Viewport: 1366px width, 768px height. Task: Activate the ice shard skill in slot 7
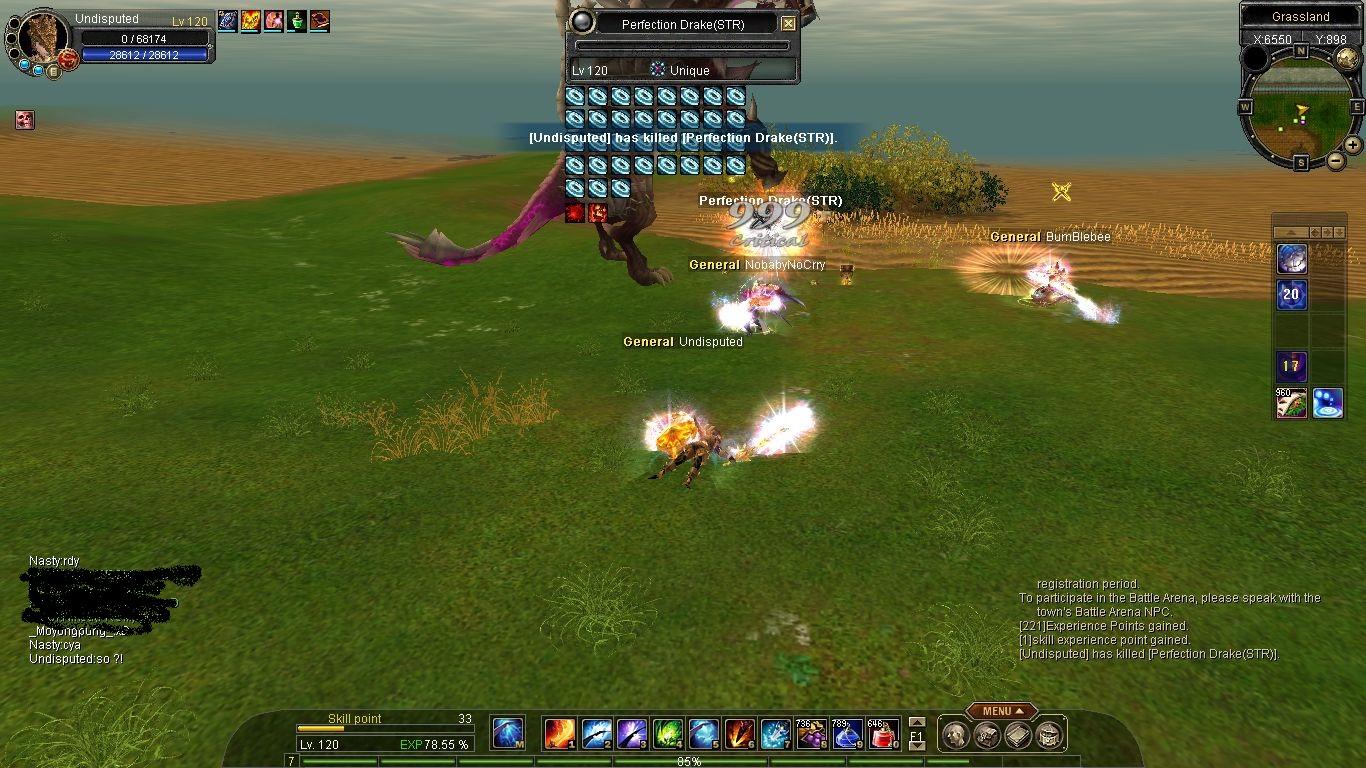click(775, 735)
